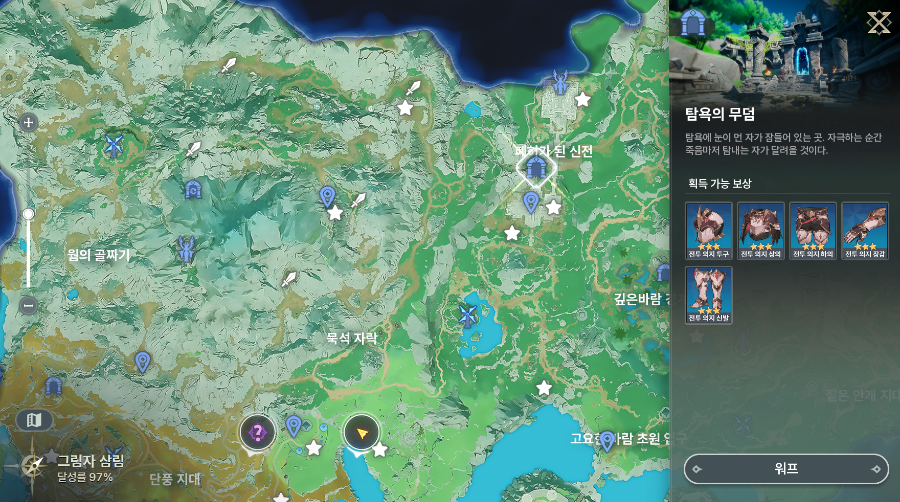Click the map zoom slider handle
This screenshot has height=502, width=900.
pos(28,214)
